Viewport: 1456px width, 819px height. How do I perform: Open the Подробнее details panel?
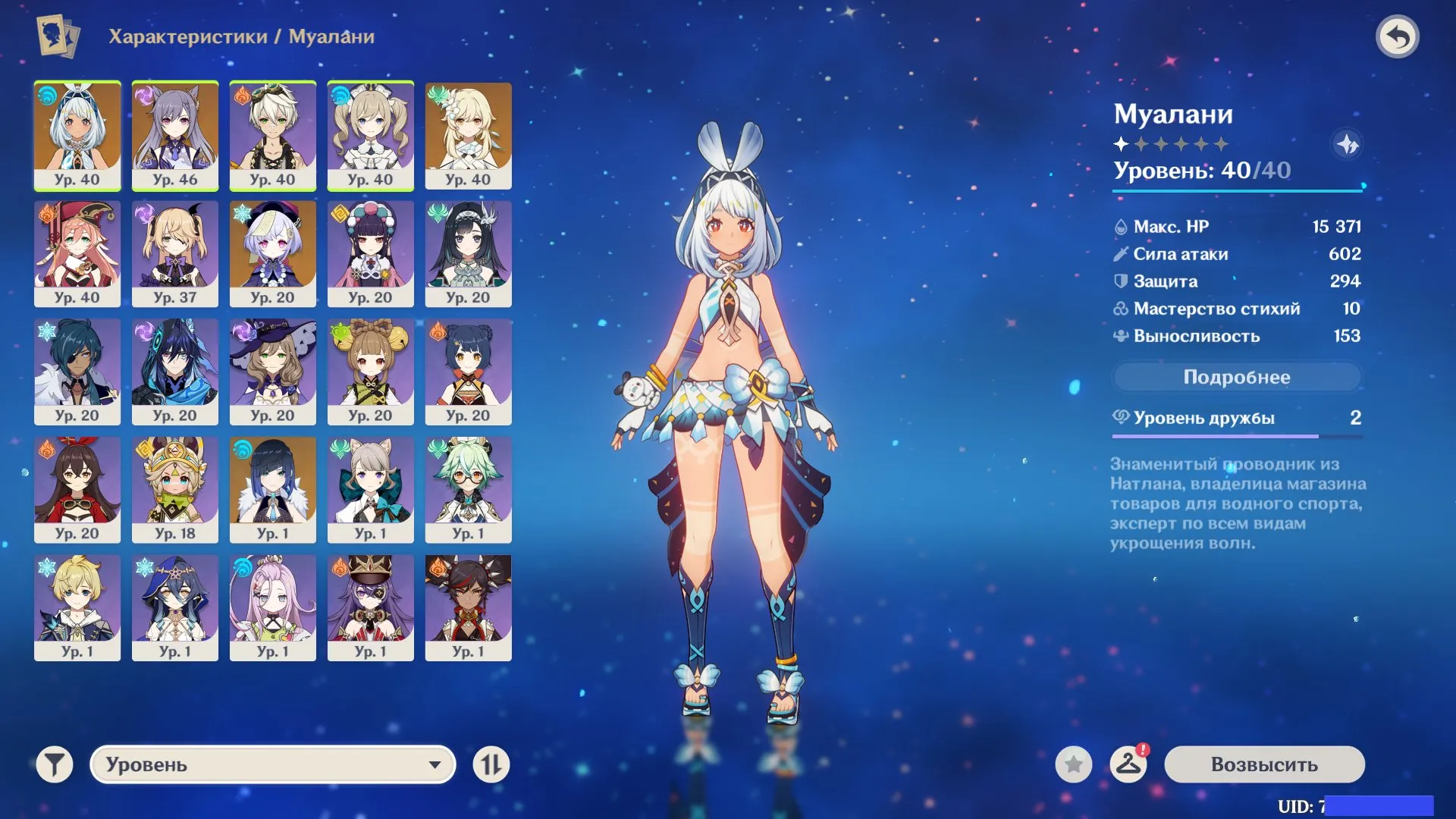(1236, 377)
